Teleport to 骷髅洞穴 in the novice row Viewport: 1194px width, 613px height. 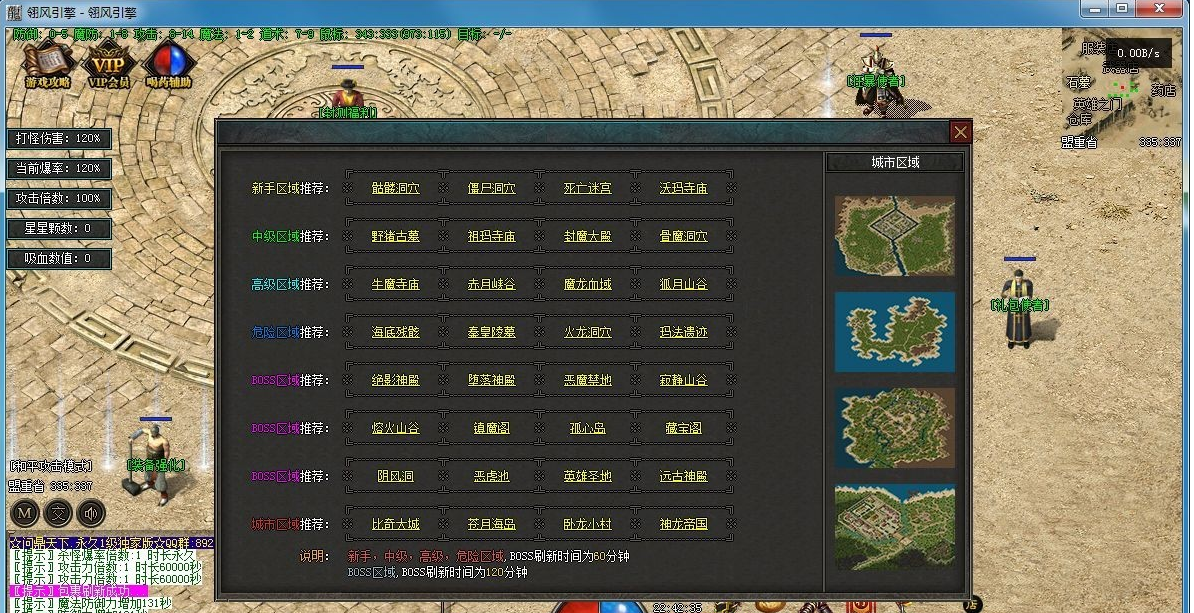tap(395, 188)
